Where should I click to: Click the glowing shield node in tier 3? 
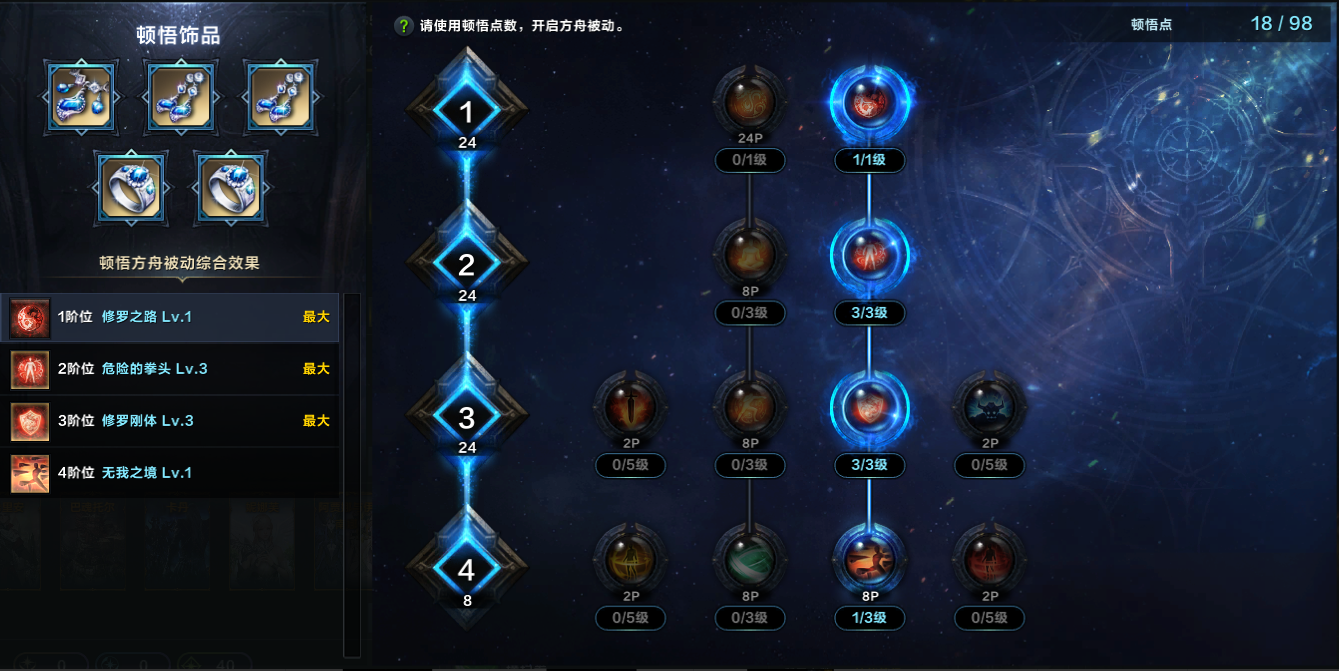click(x=869, y=407)
